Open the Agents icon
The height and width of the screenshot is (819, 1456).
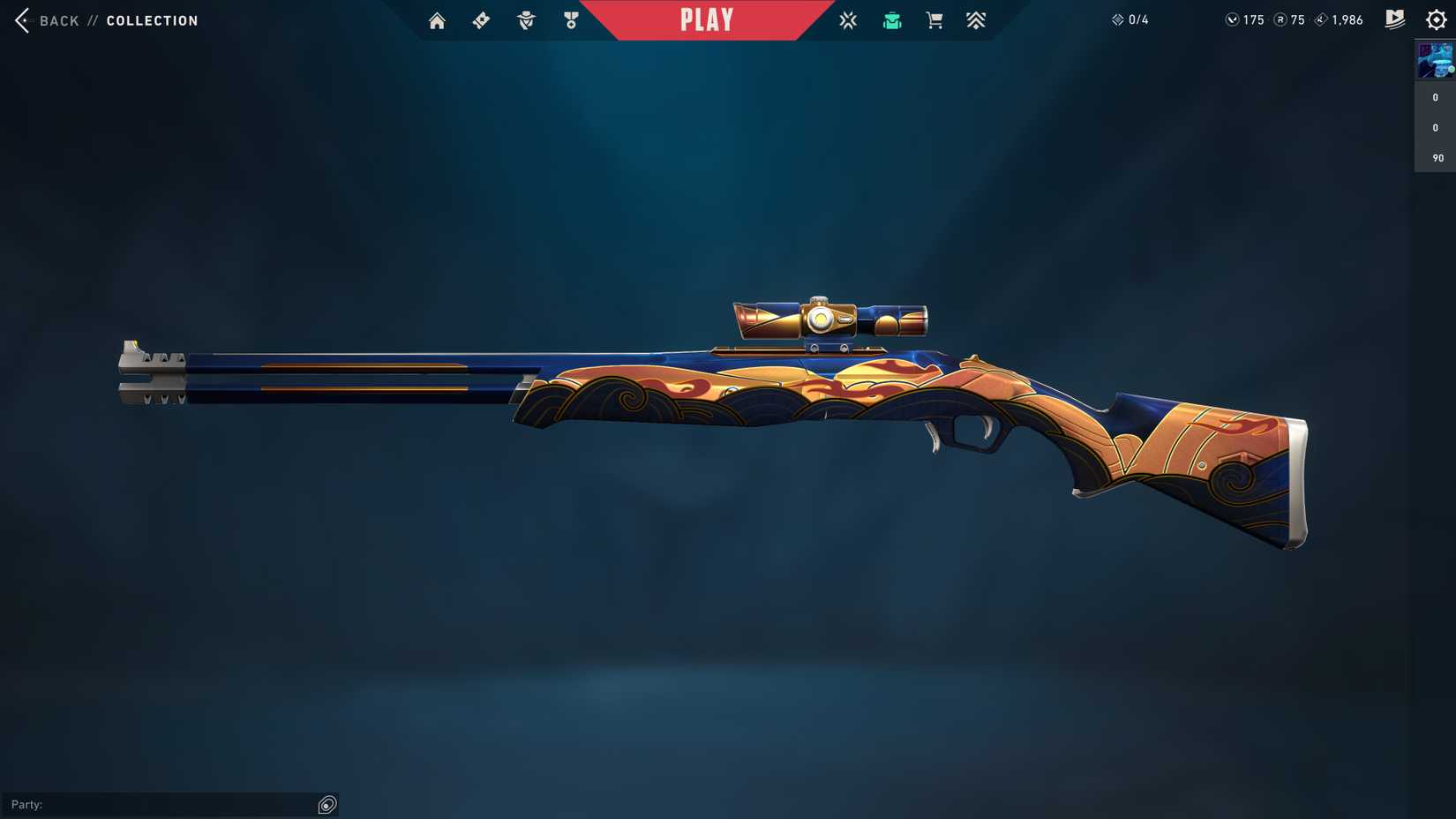coord(526,19)
